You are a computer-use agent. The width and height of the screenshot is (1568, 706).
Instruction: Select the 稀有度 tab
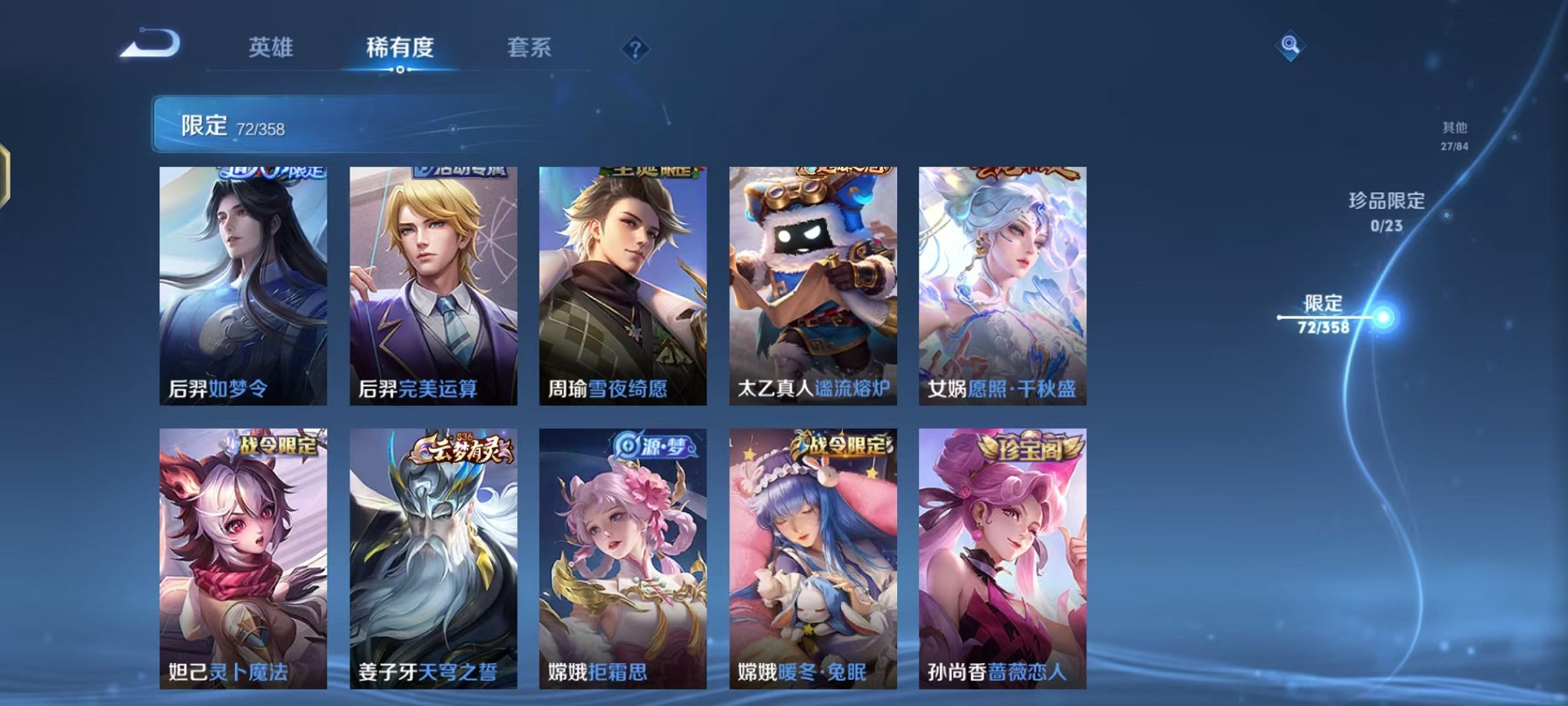[399, 48]
